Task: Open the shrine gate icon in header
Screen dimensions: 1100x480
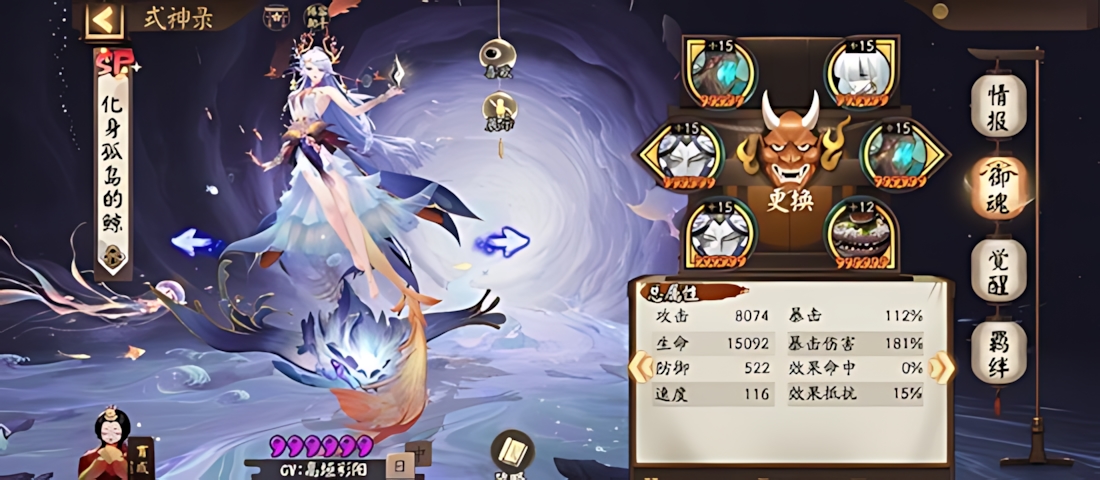Action: [x=275, y=17]
